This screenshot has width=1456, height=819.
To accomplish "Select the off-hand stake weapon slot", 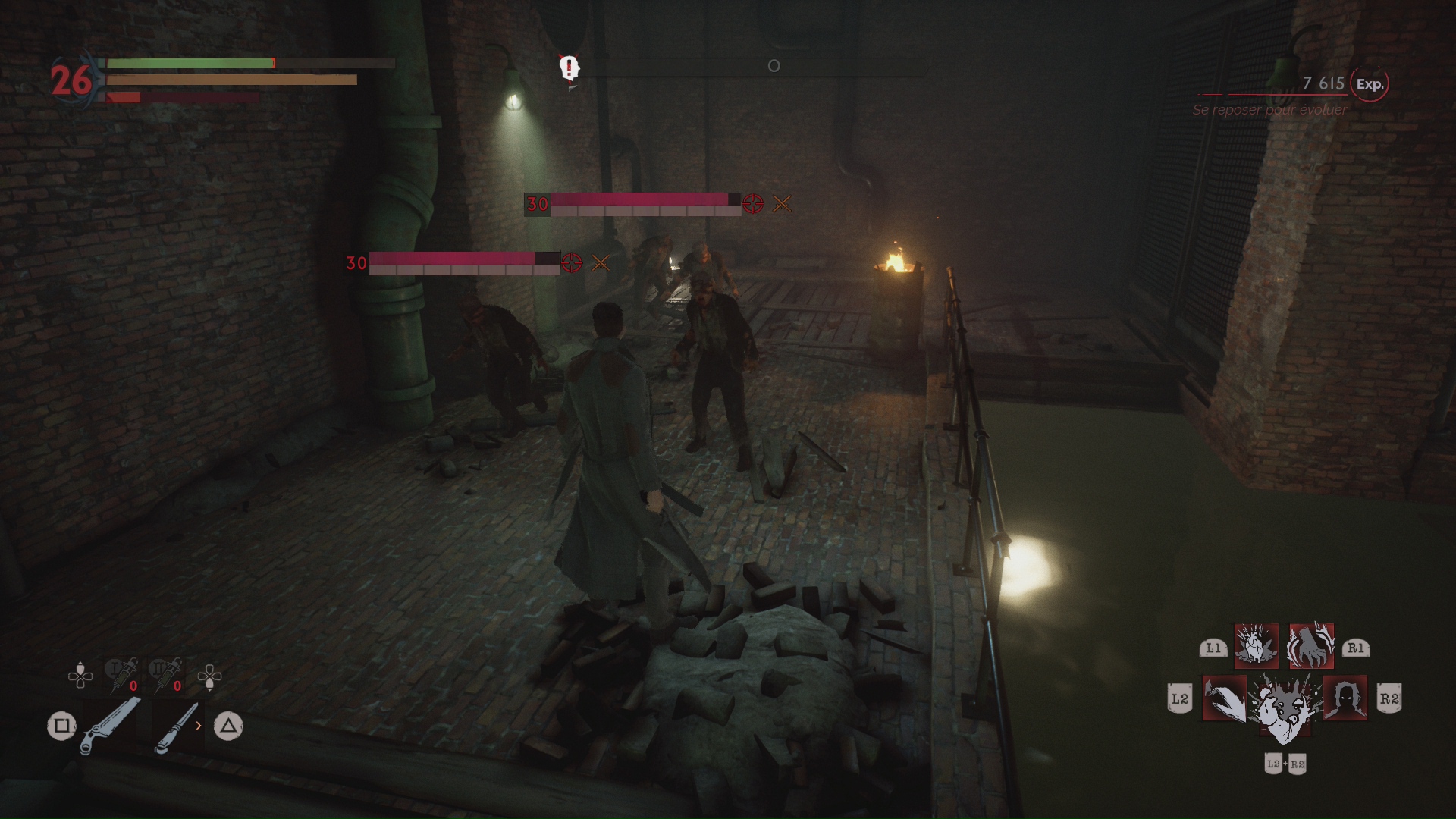I will point(177,726).
